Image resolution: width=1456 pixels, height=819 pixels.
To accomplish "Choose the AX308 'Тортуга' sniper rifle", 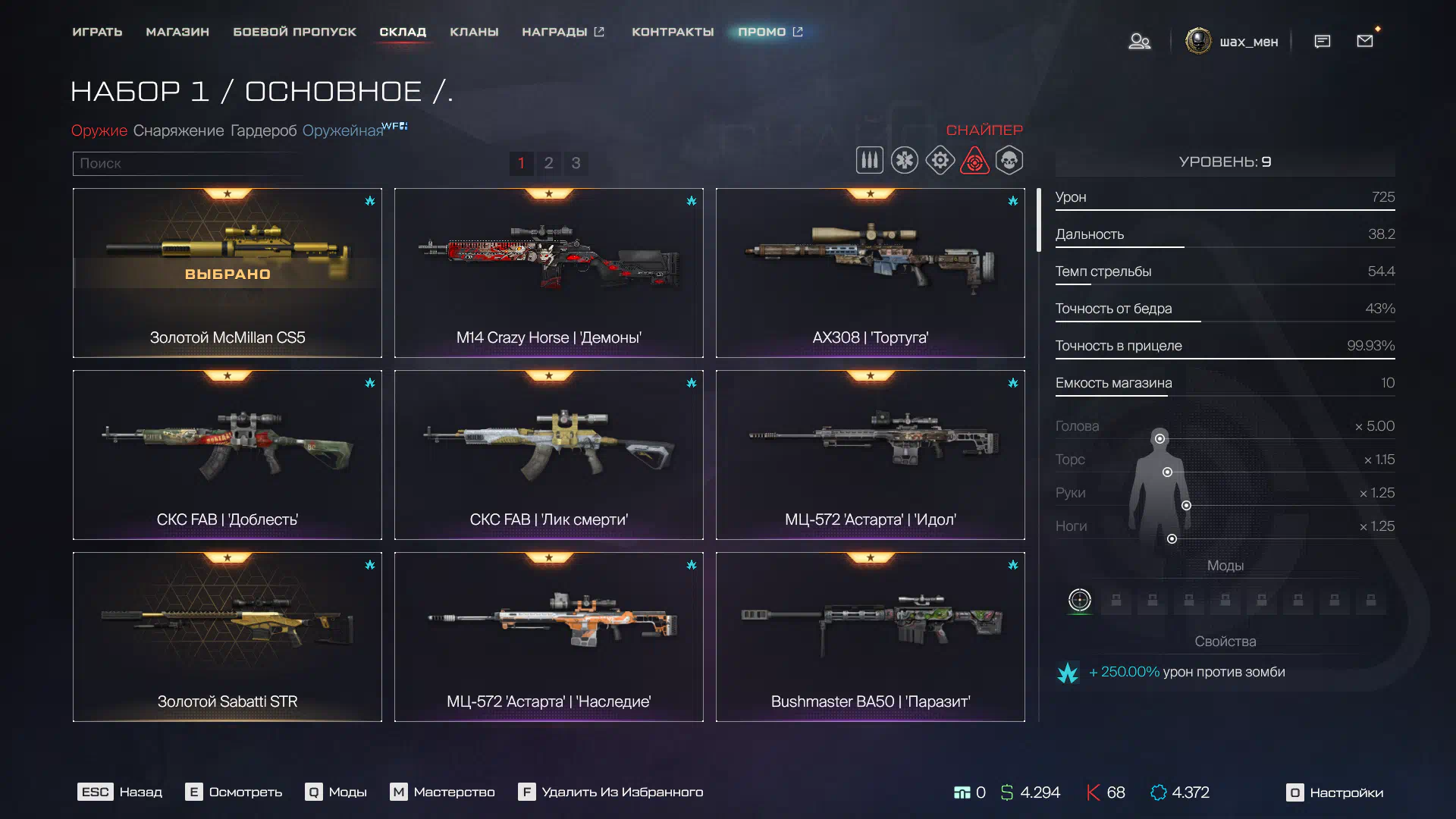I will 870,273.
